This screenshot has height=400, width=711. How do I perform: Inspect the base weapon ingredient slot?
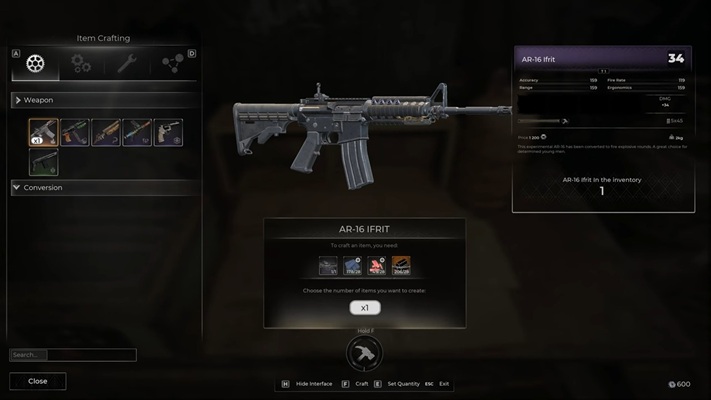pos(328,265)
